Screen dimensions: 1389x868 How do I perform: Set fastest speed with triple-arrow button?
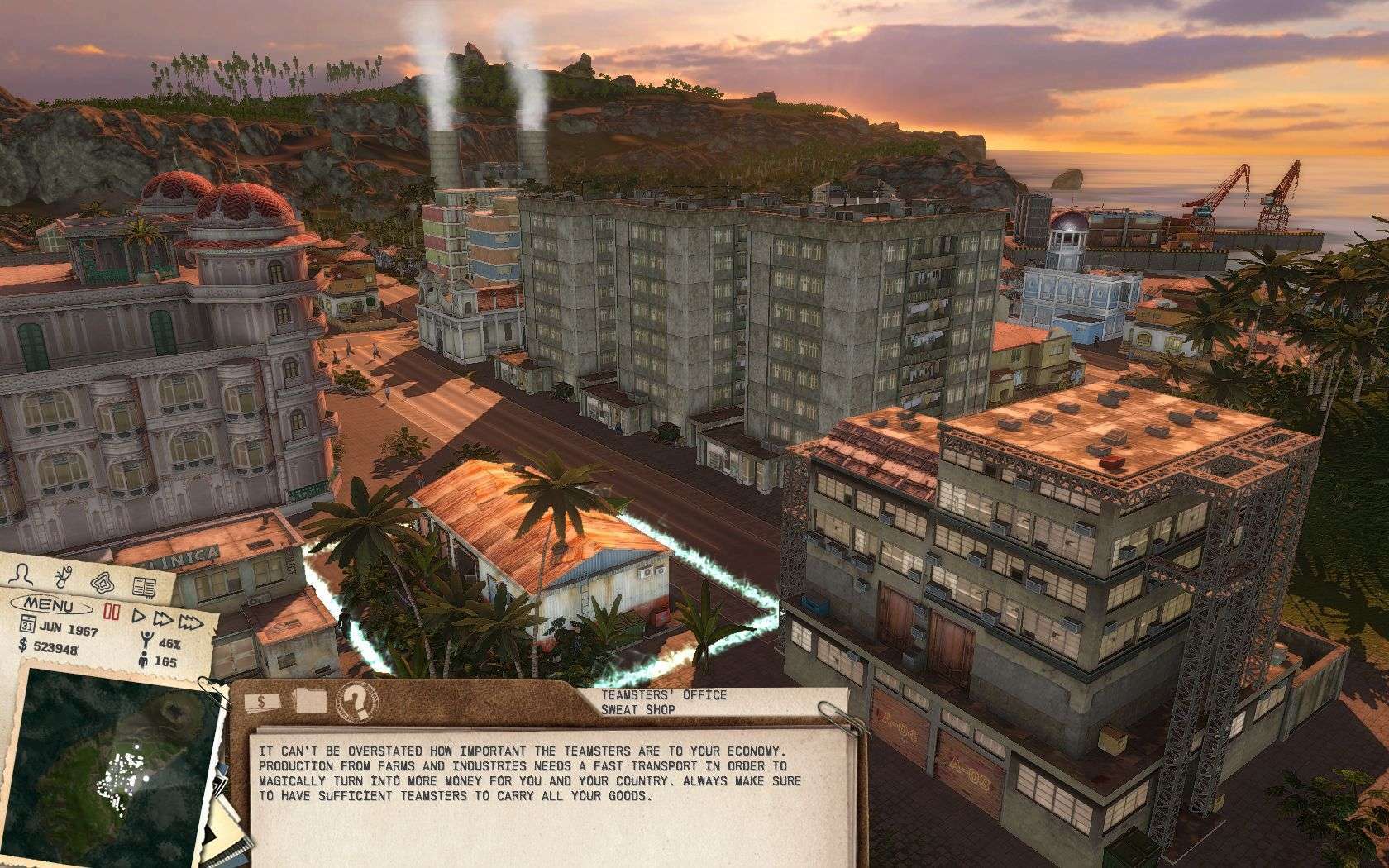tap(191, 623)
